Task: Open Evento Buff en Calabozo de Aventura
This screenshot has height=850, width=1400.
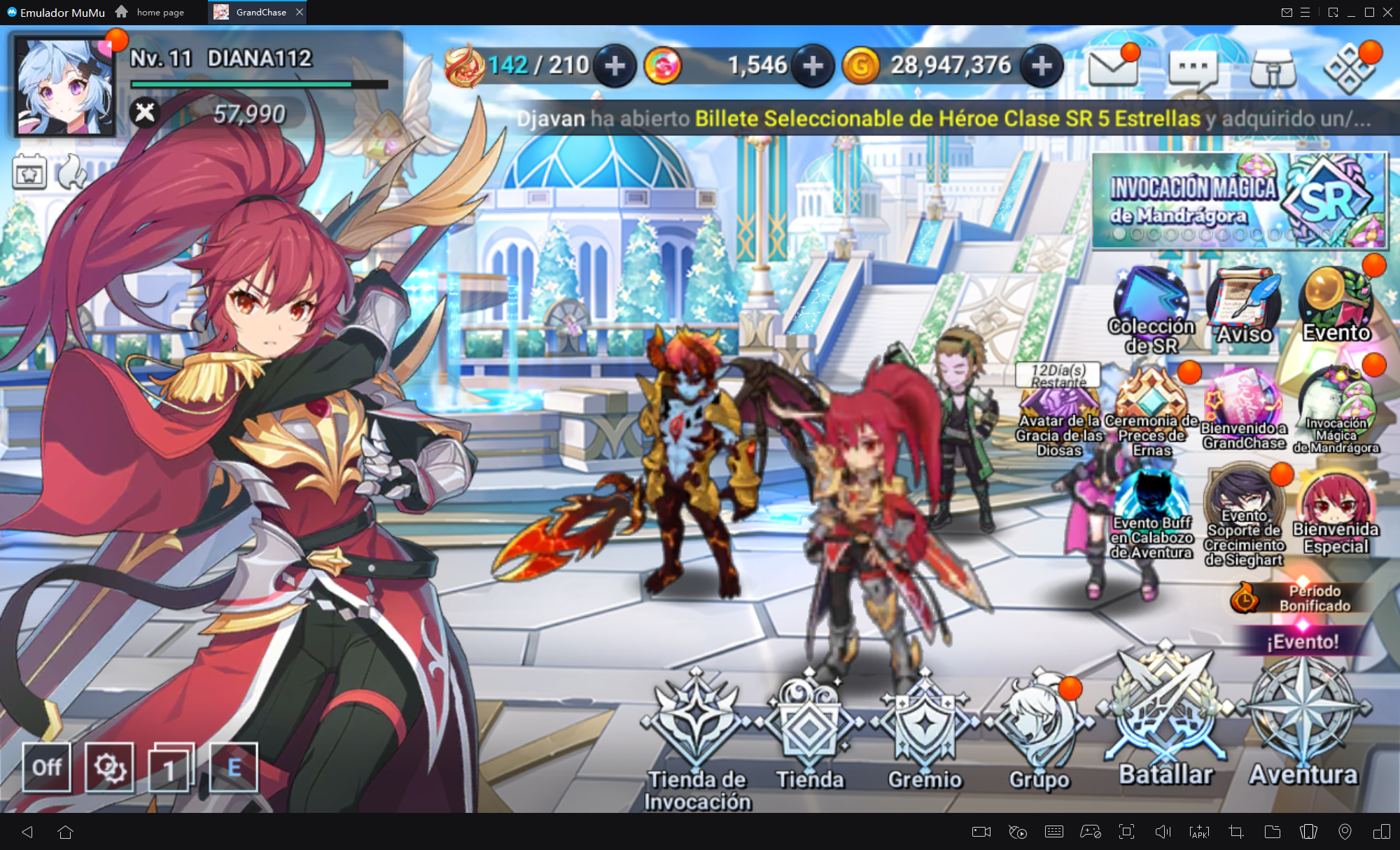Action: [1151, 515]
